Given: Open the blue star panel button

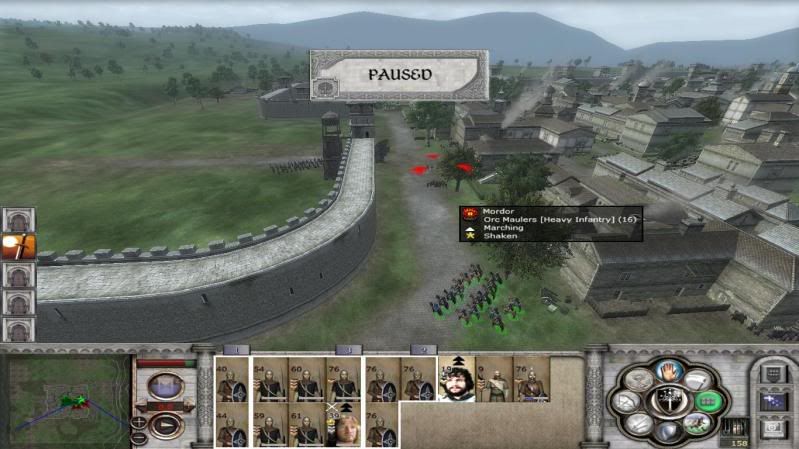Looking at the screenshot, I should coord(774,402).
